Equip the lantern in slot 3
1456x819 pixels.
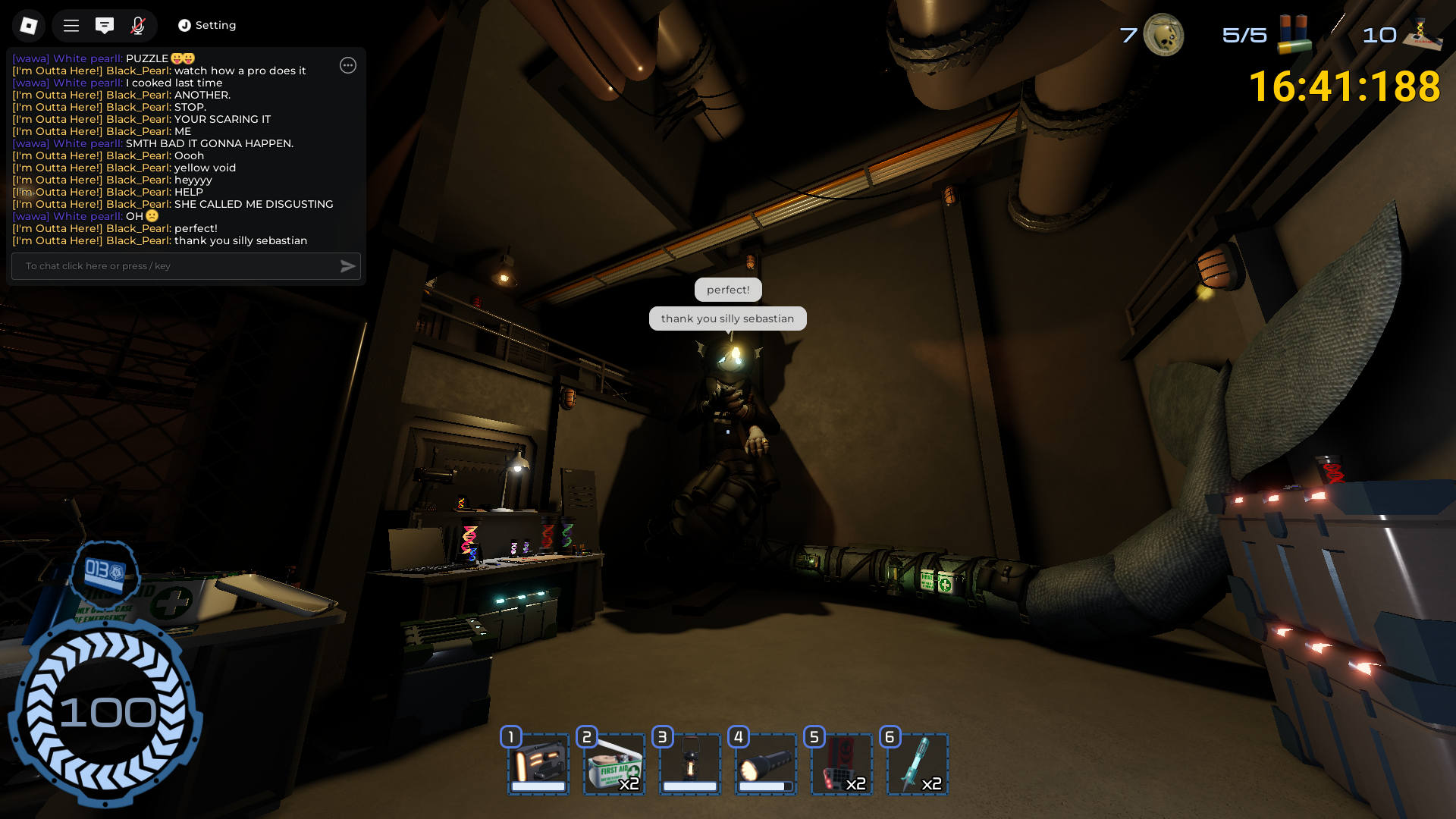click(x=690, y=764)
